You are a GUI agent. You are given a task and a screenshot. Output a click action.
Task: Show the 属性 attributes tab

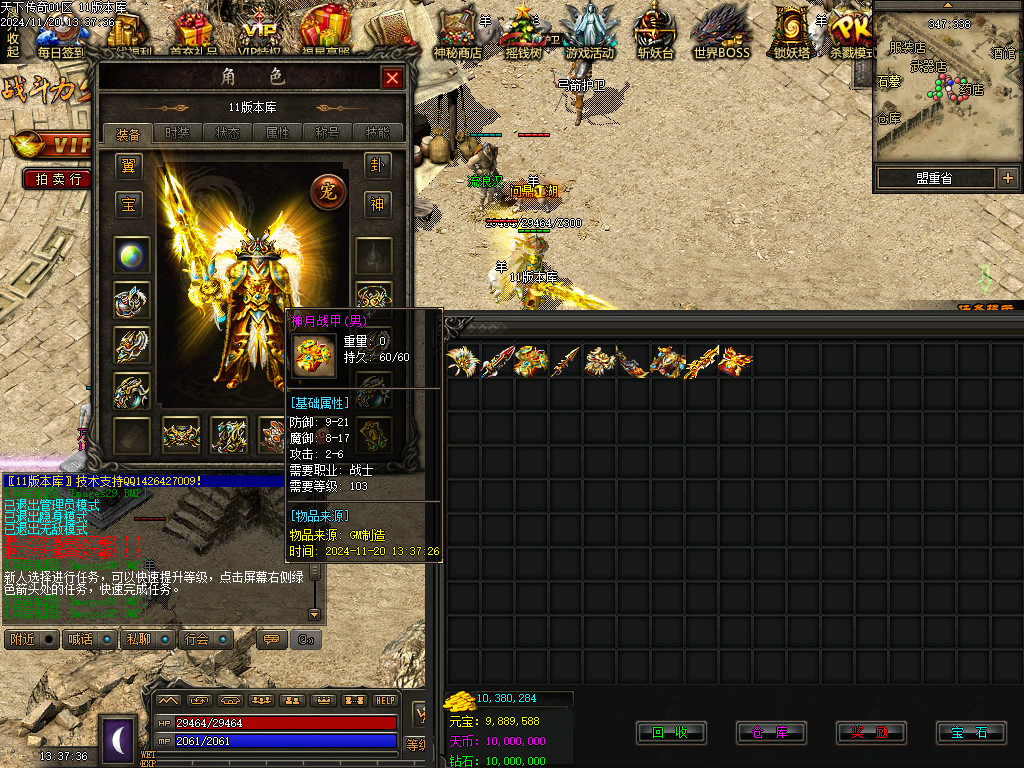(278, 133)
